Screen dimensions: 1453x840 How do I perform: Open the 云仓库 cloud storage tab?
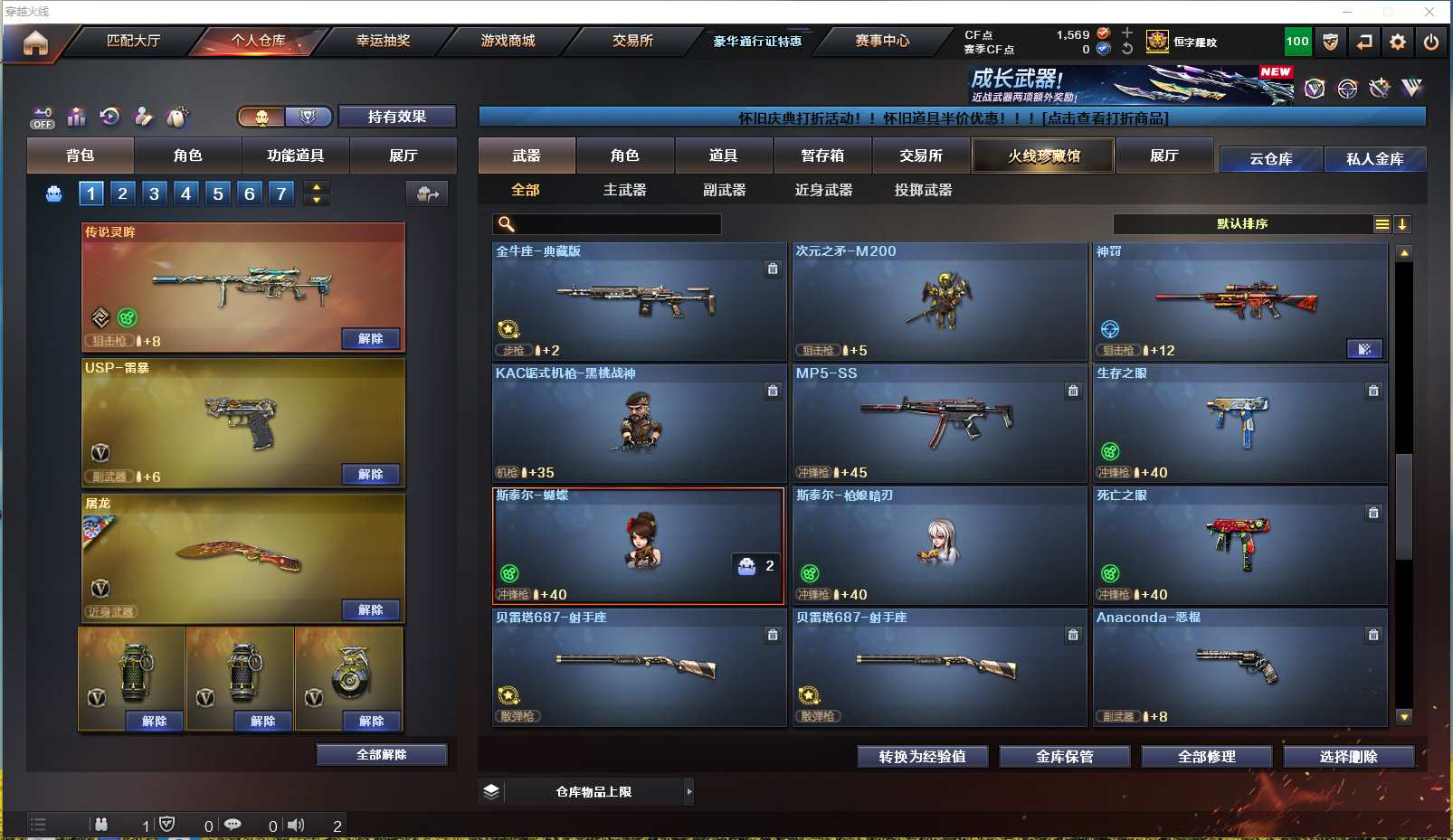(1270, 159)
